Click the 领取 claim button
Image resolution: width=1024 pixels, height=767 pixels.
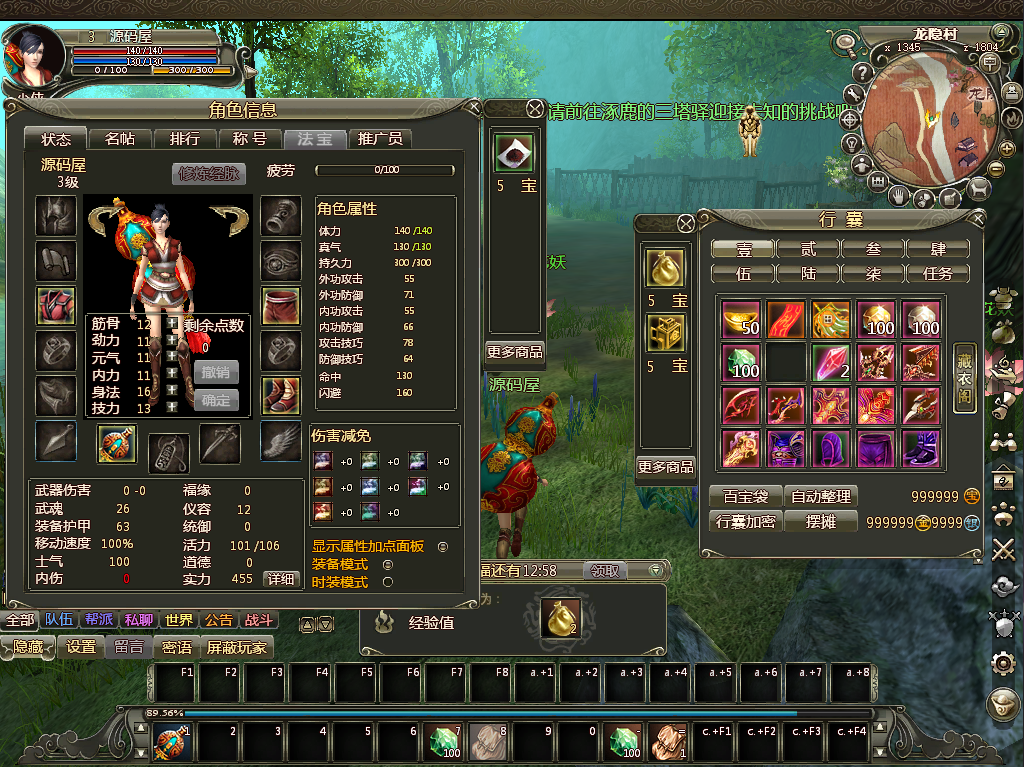[x=605, y=570]
